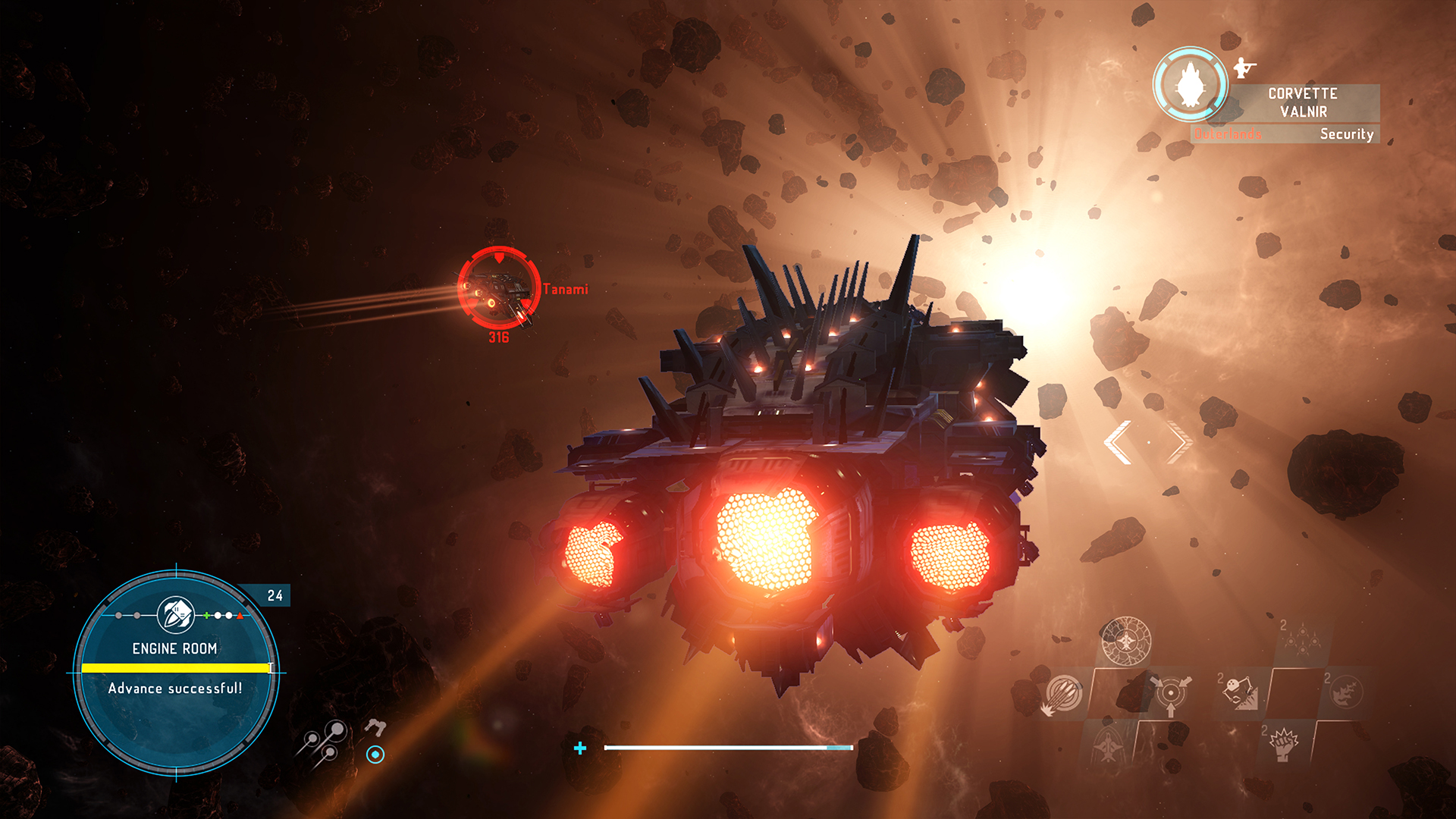Click the Engine Room icon inside the radial display
Screen dimensions: 1456x819
tap(177, 613)
